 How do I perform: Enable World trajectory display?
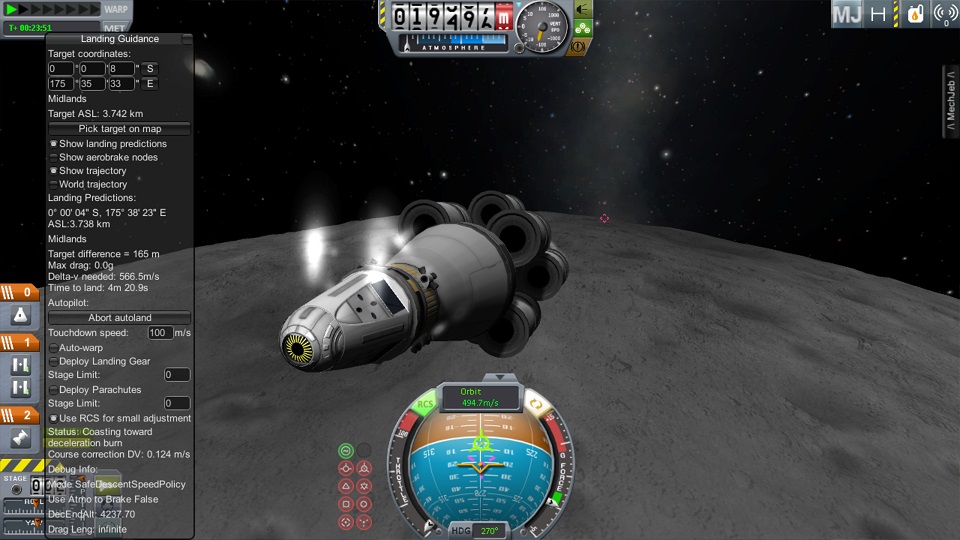[53, 185]
